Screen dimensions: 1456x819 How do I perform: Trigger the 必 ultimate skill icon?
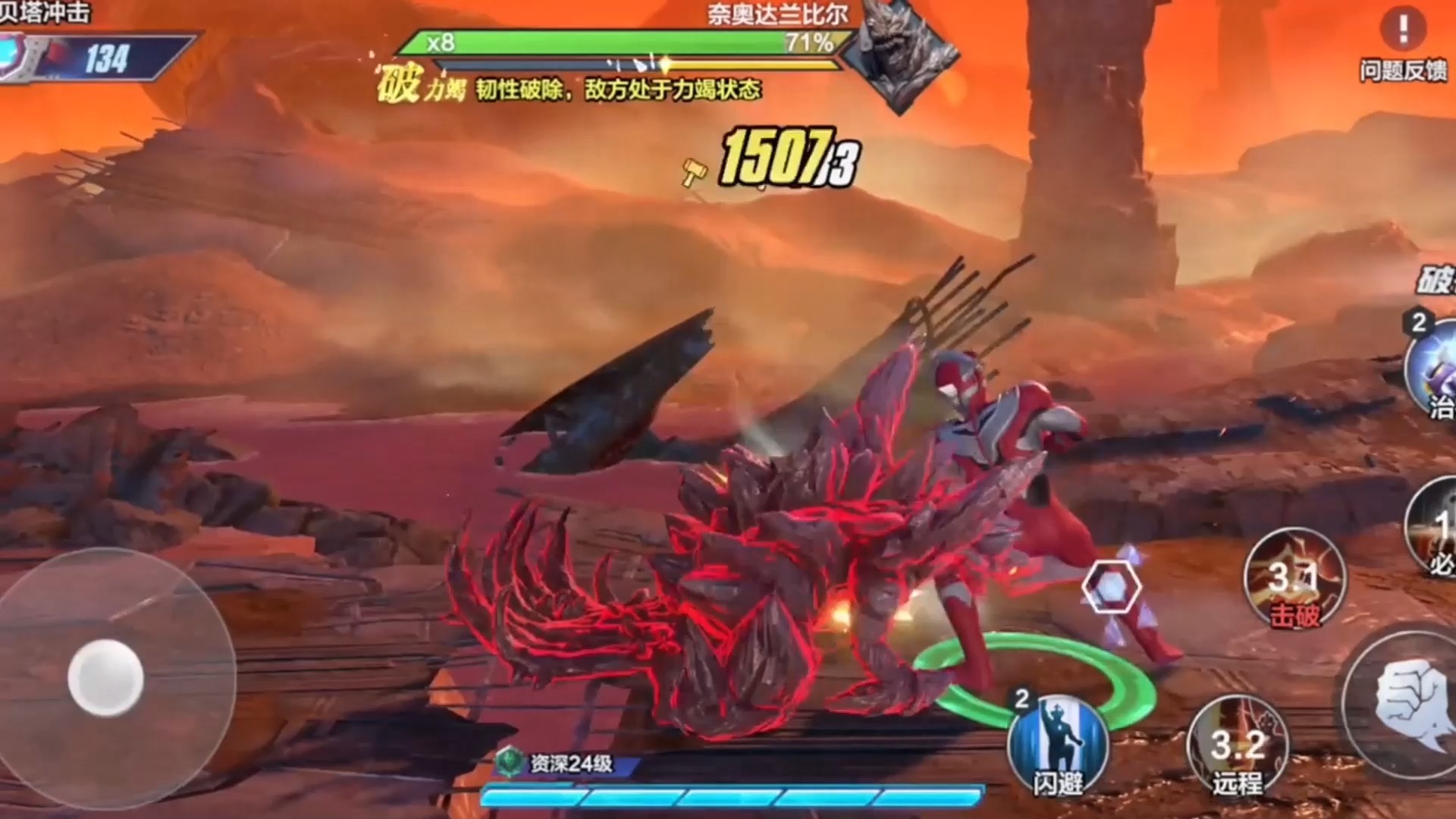pyautogui.click(x=1435, y=531)
